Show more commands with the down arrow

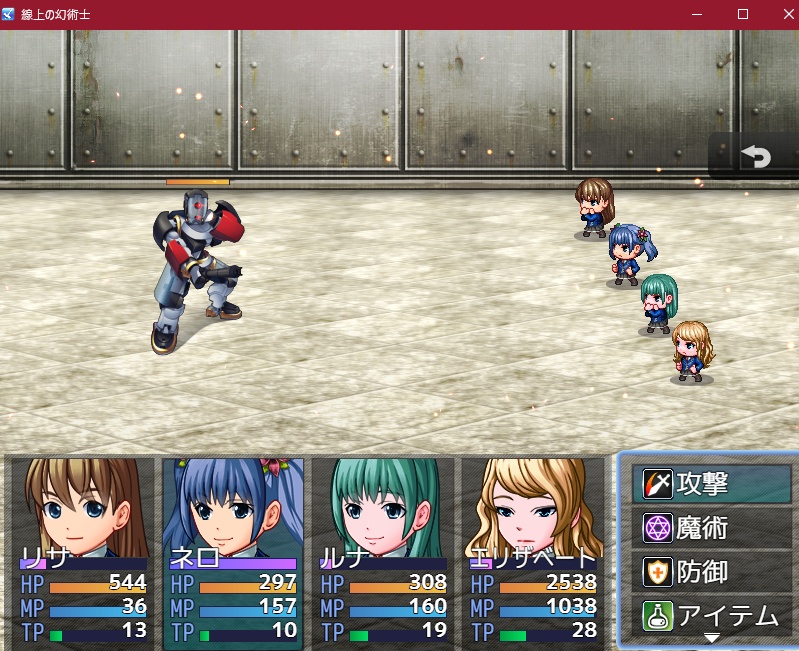[712, 638]
